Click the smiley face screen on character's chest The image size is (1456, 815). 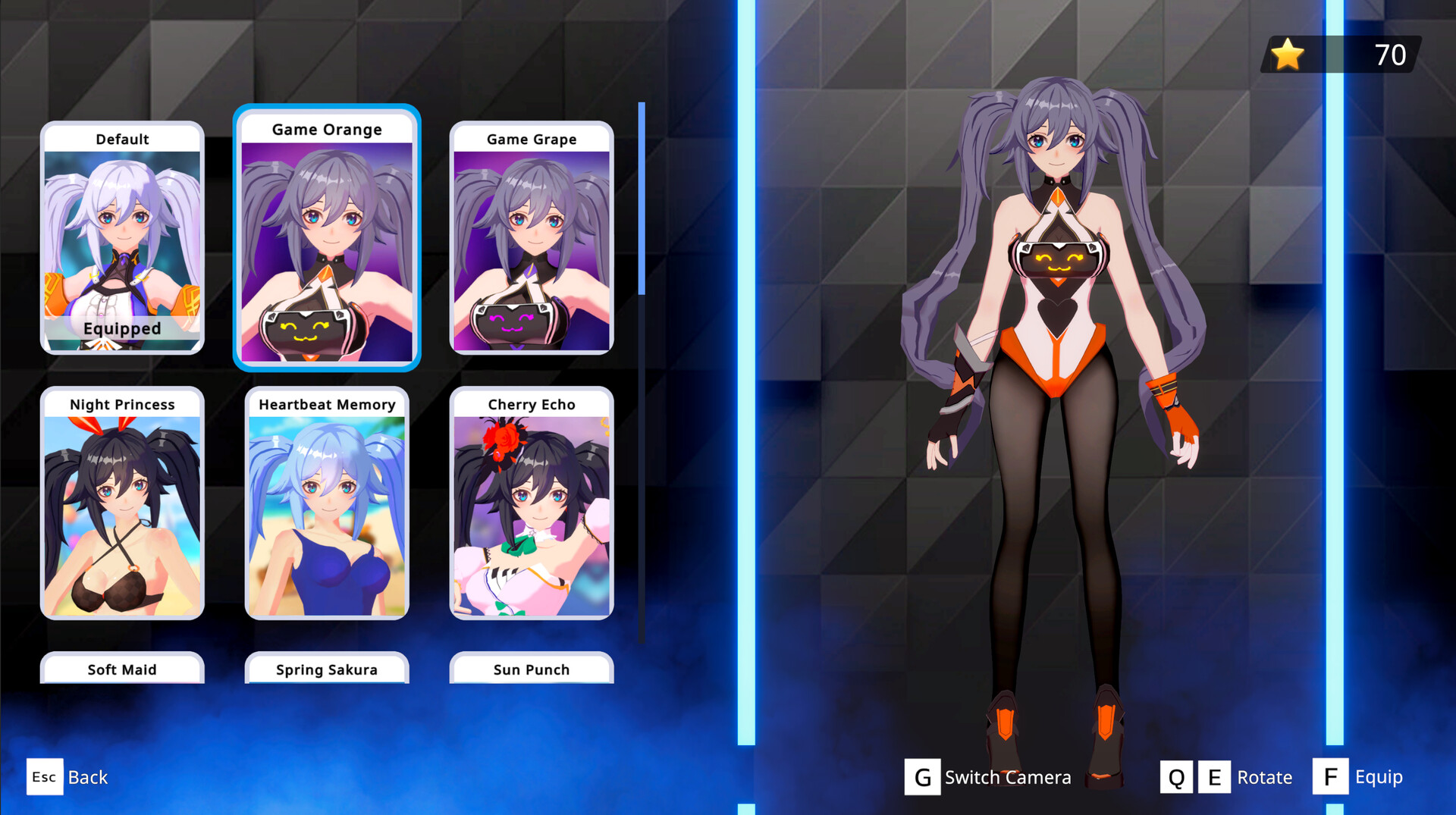click(1058, 262)
